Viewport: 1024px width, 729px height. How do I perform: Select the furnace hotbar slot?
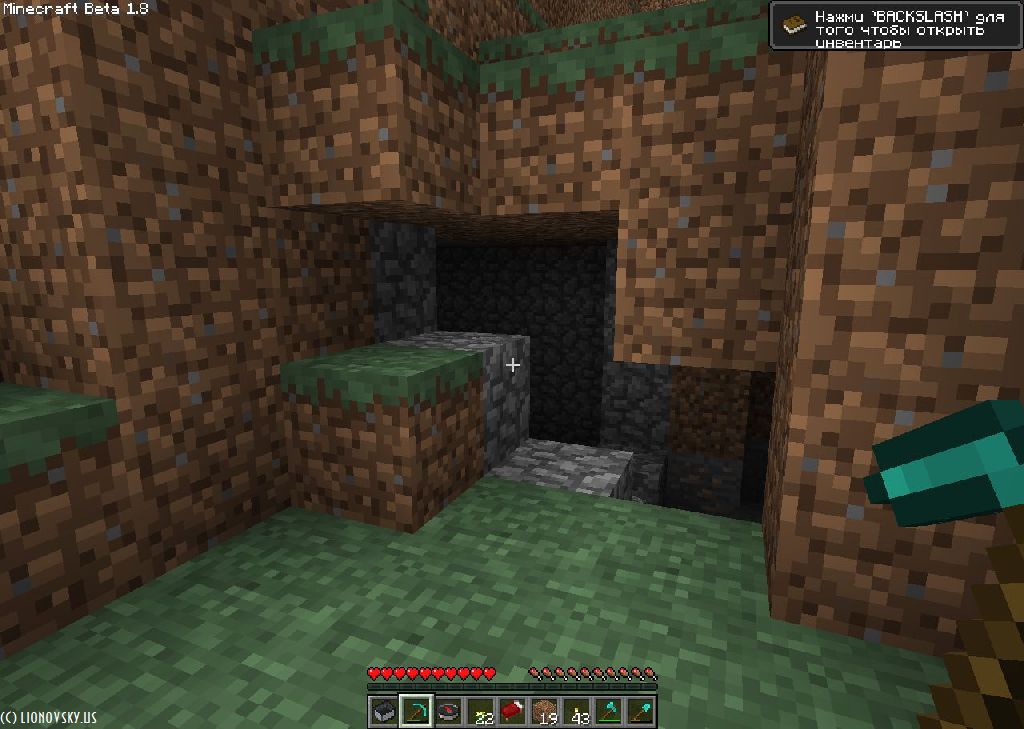point(384,711)
